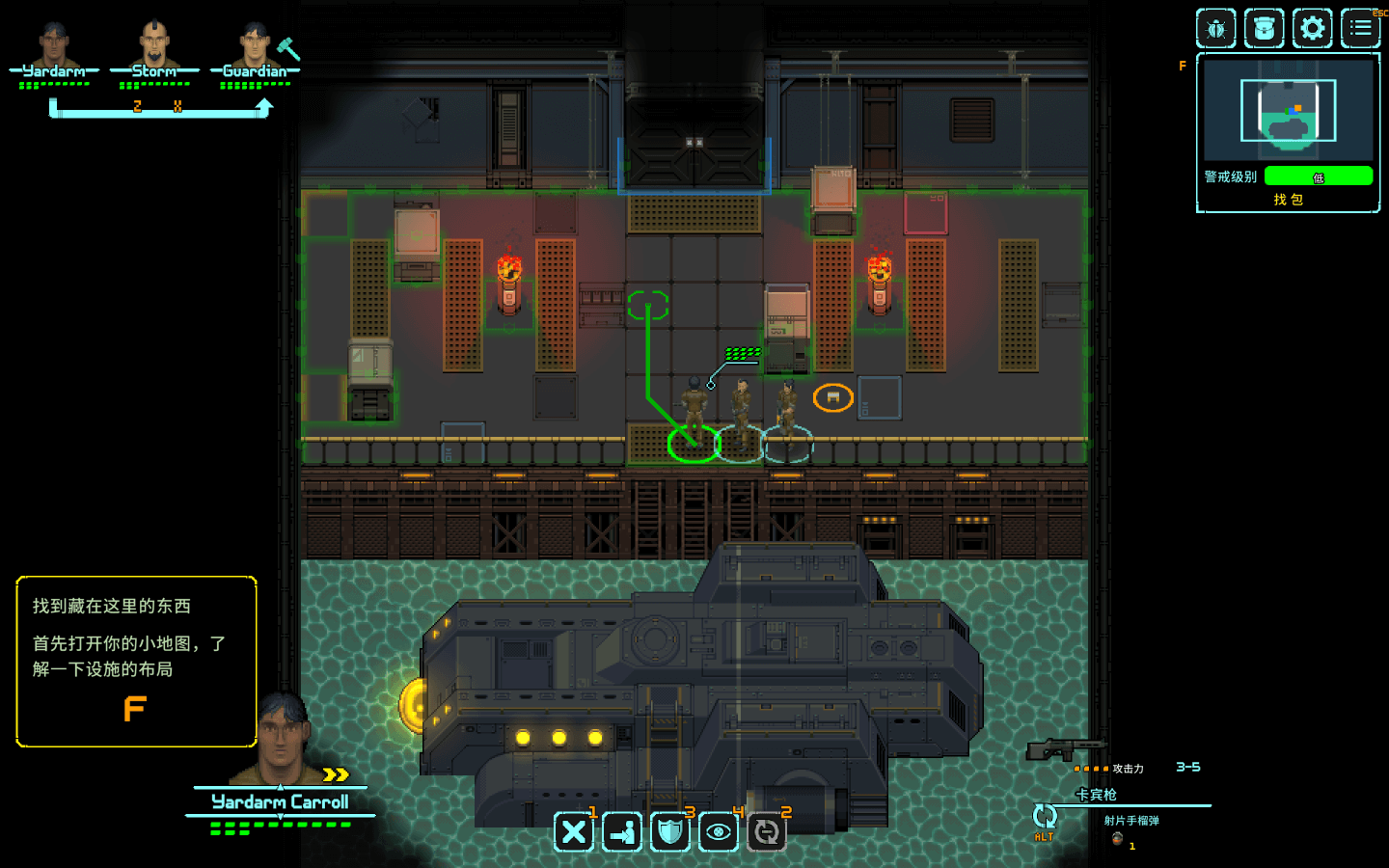Choose the move-to-person action icon
This screenshot has height=868, width=1389.
622,831
